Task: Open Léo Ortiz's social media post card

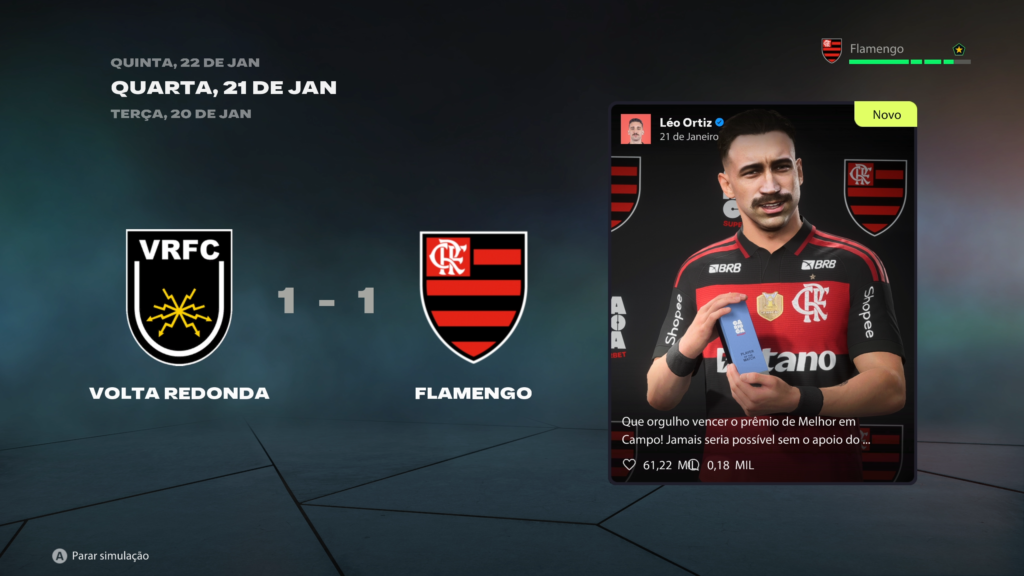Action: click(x=762, y=293)
